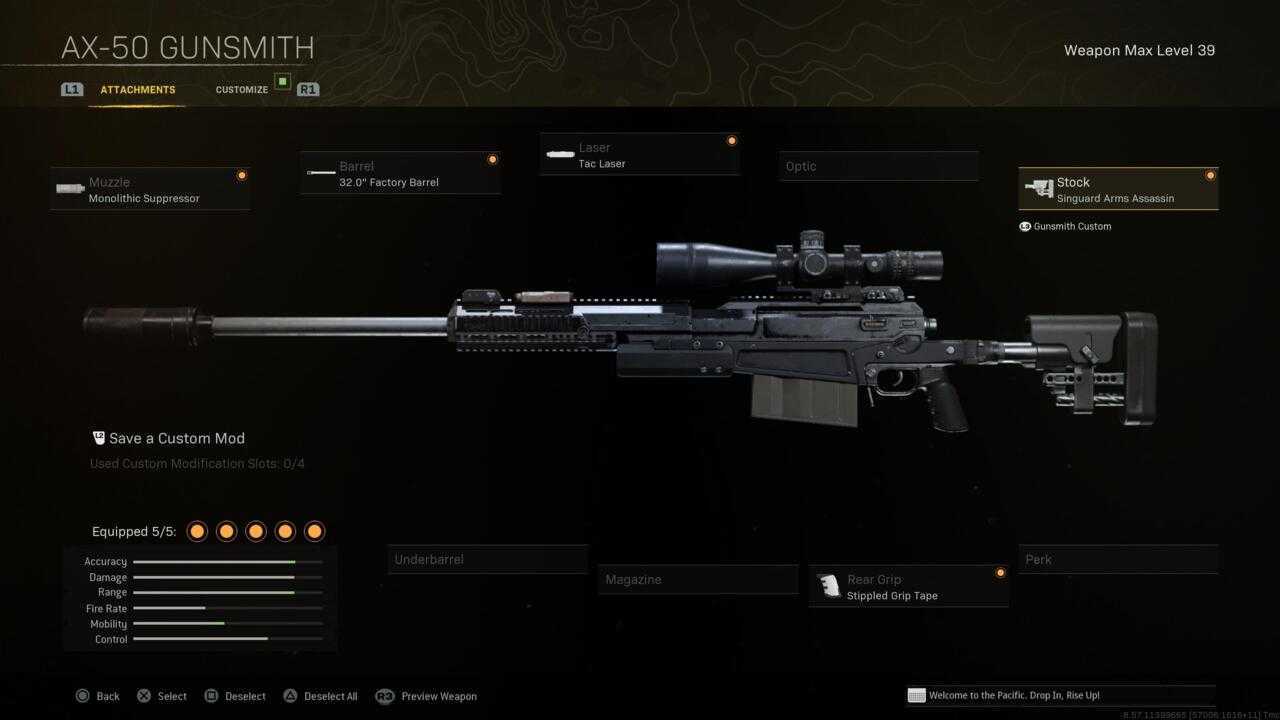Open the Customize tab
Viewport: 1280px width, 720px height.
(x=242, y=90)
